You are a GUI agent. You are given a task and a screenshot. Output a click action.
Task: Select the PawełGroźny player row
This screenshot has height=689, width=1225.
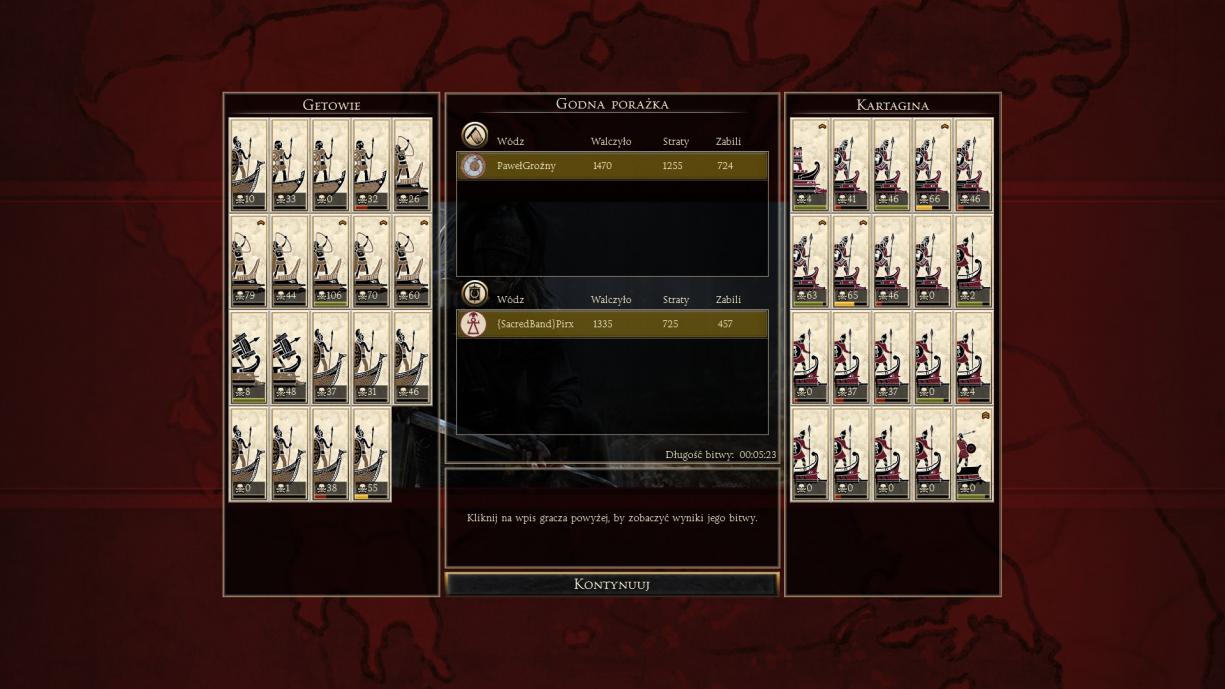[612, 166]
